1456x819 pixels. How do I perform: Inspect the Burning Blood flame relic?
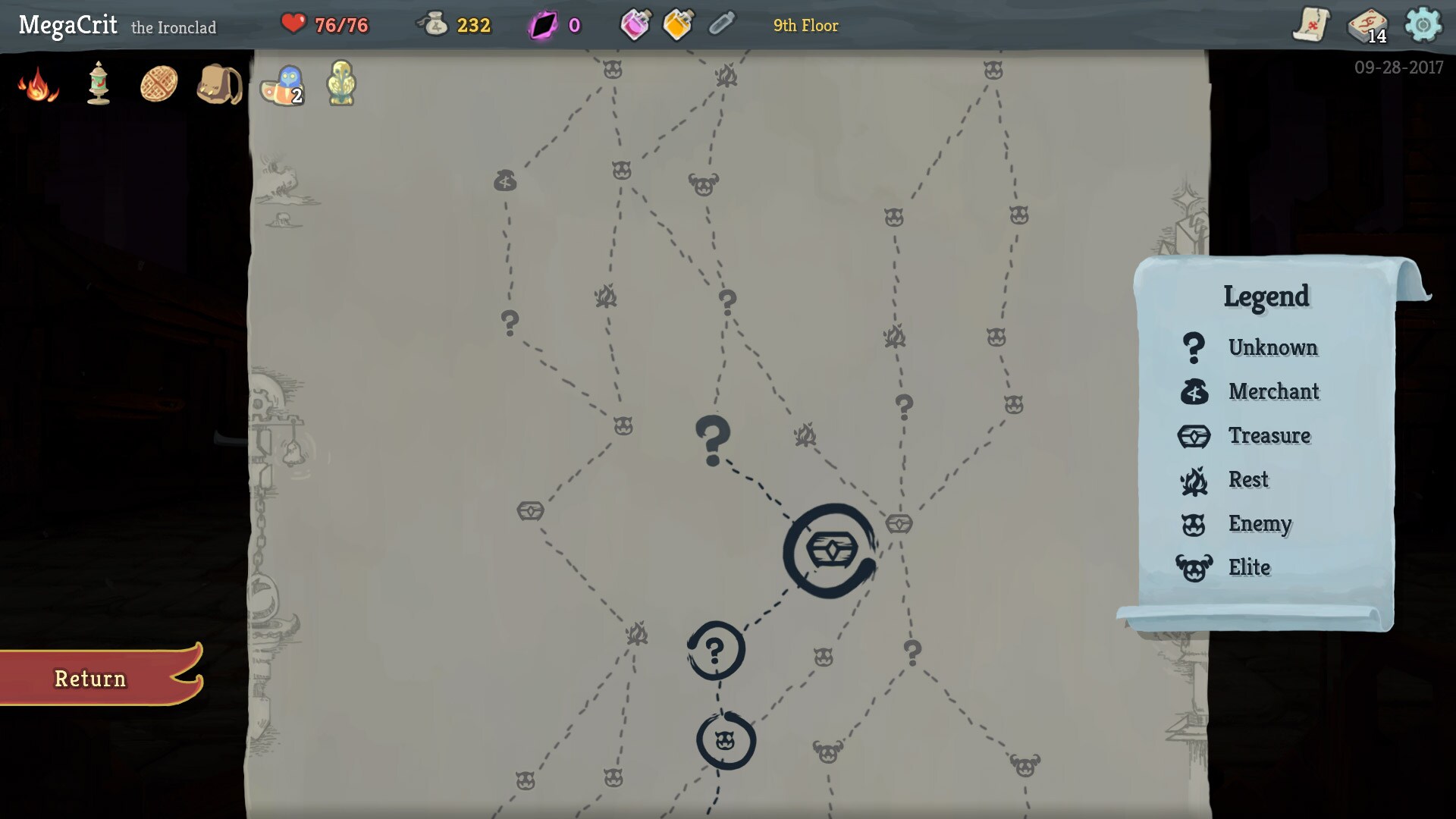[38, 84]
